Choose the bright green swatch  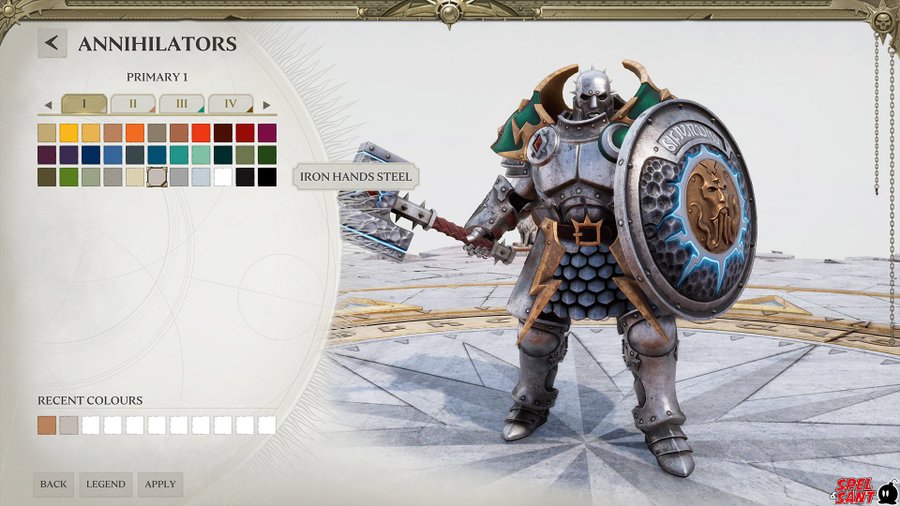tap(69, 177)
